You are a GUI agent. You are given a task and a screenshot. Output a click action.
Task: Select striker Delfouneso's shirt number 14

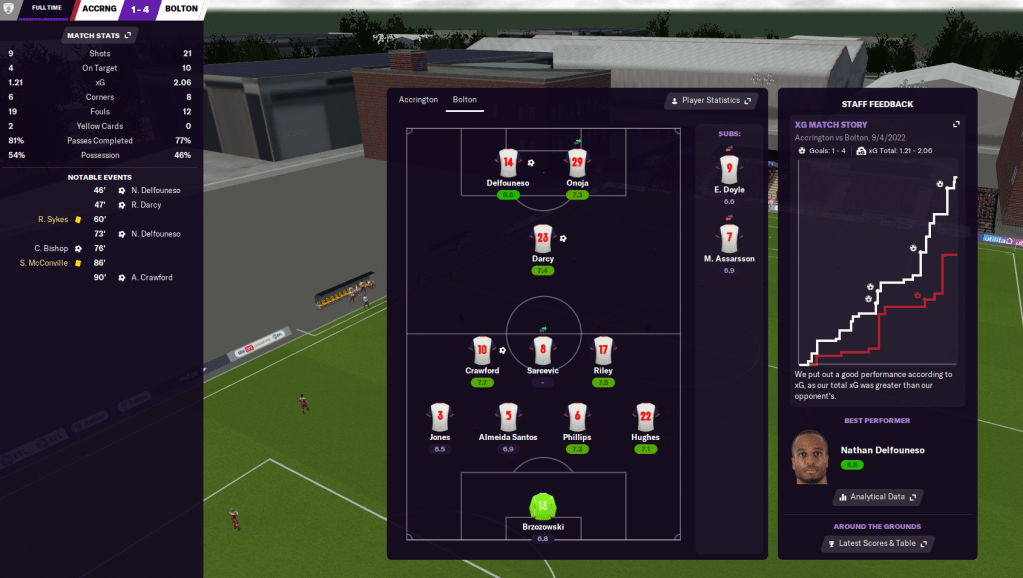pyautogui.click(x=508, y=162)
